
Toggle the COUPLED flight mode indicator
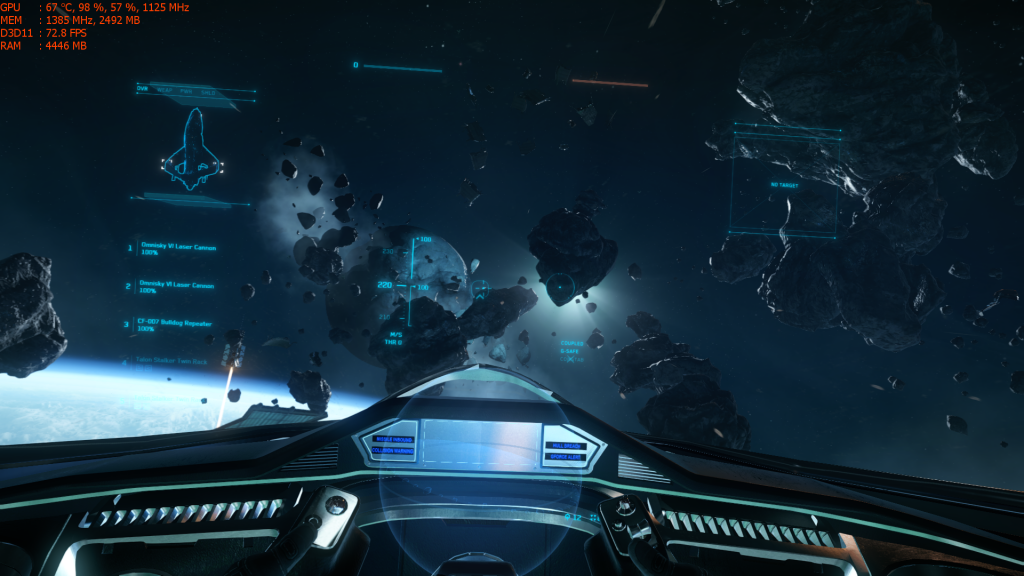[572, 343]
